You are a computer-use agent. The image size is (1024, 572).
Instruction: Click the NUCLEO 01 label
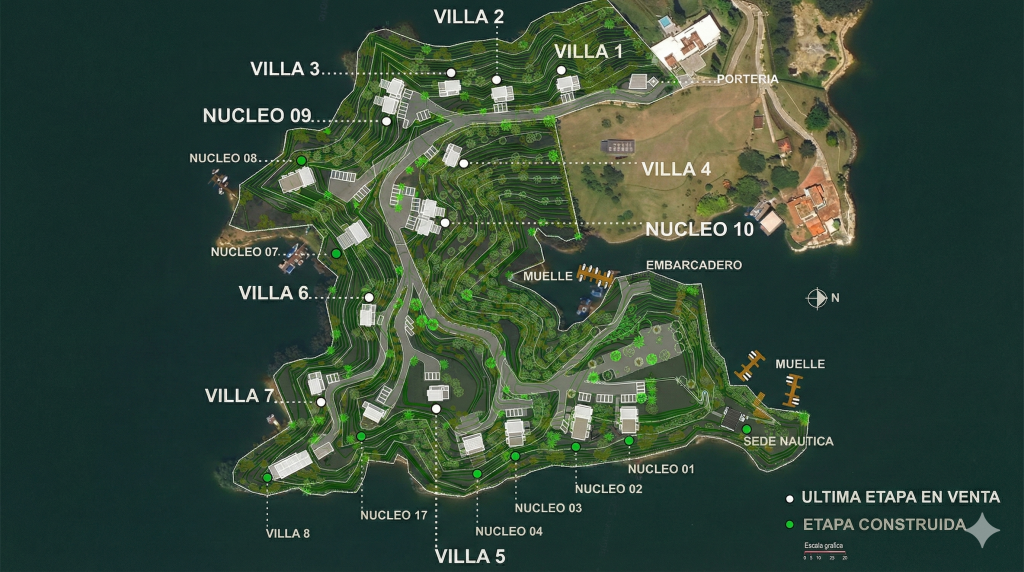pos(661,468)
